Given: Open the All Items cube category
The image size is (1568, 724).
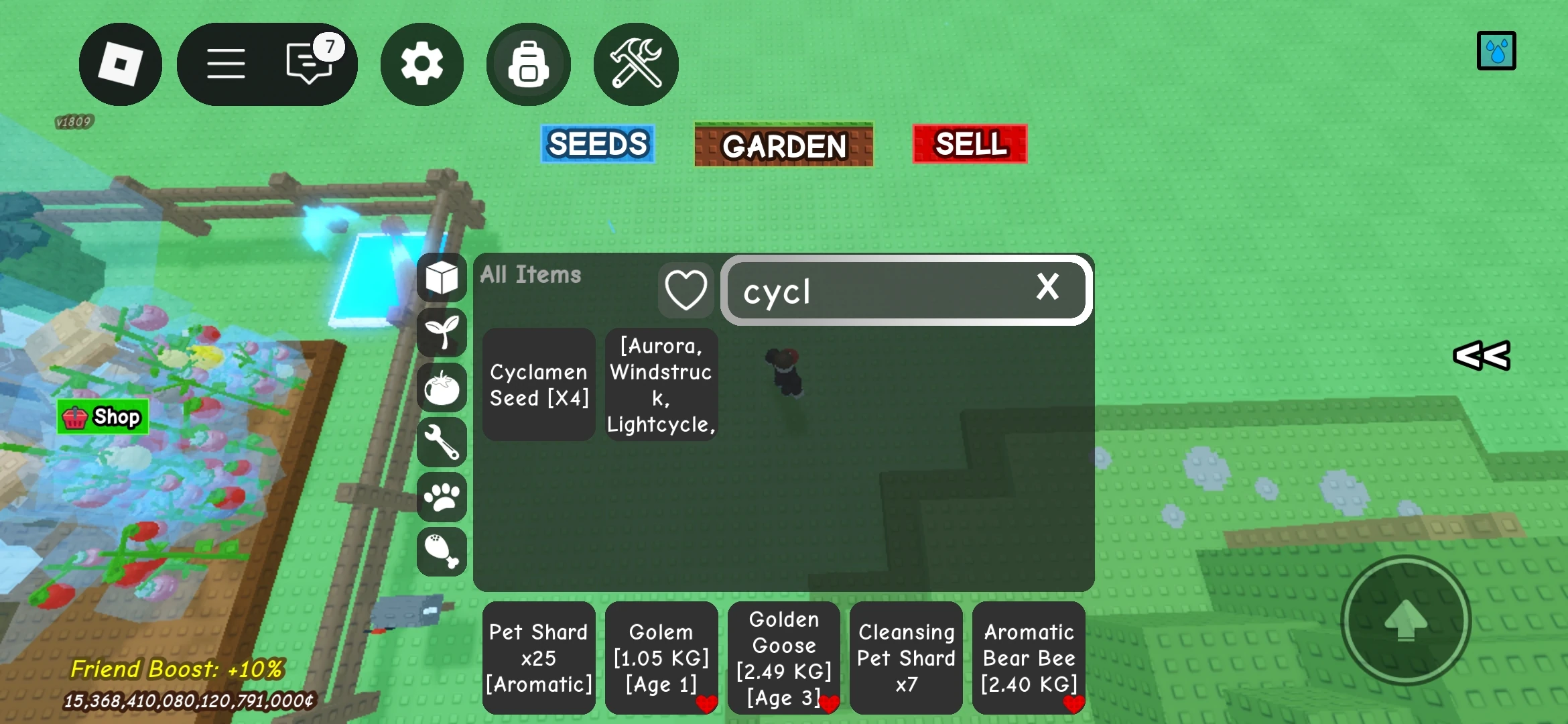Looking at the screenshot, I should tap(441, 278).
